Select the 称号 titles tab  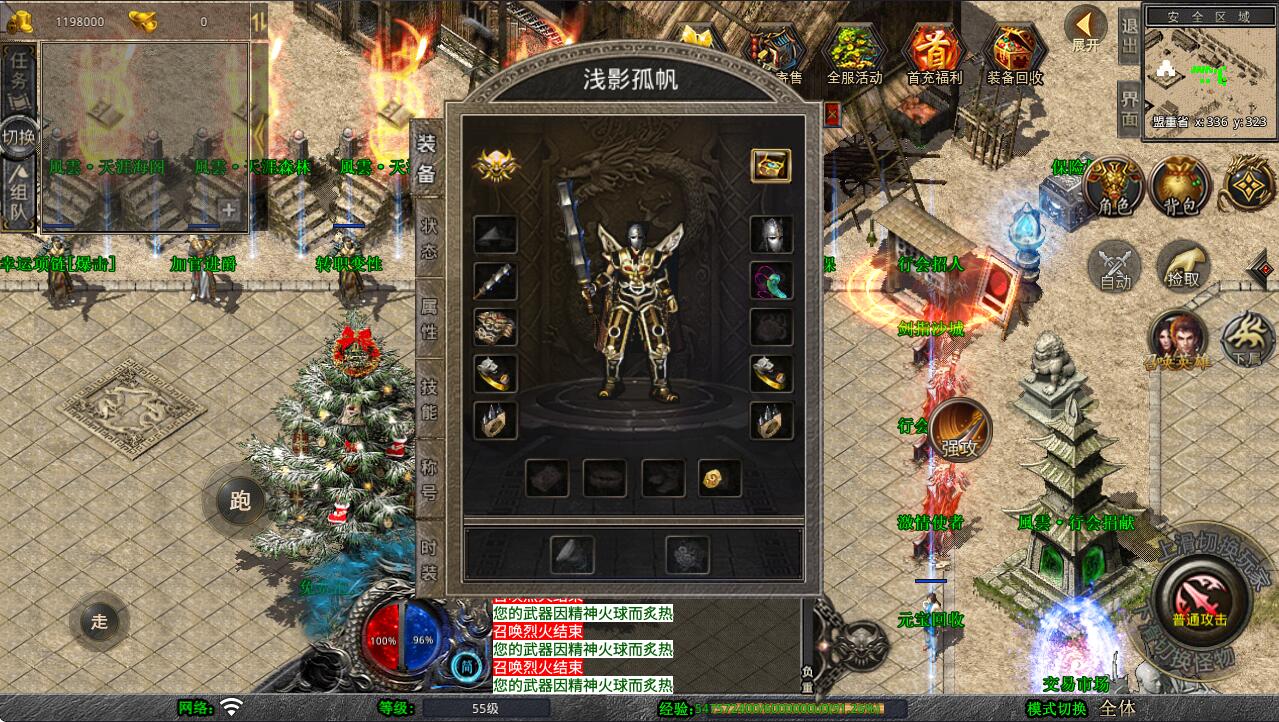point(428,479)
